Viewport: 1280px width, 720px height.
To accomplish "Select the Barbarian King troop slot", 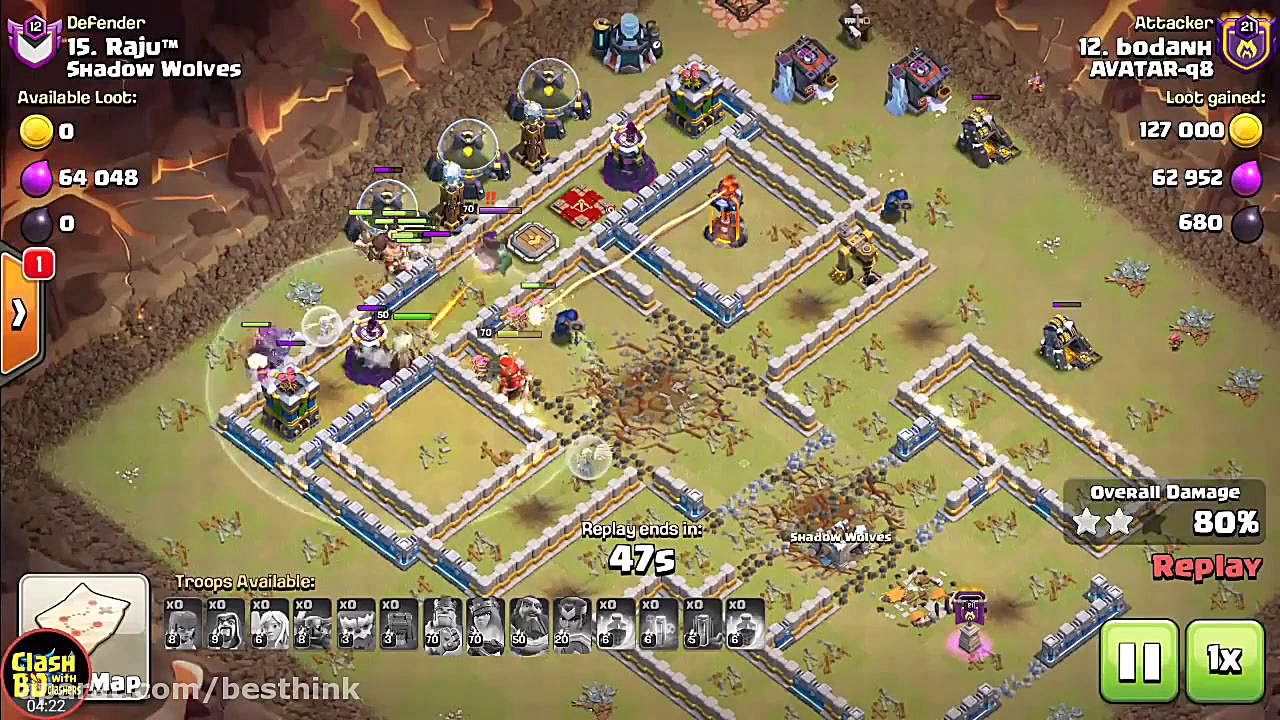I will 444,625.
